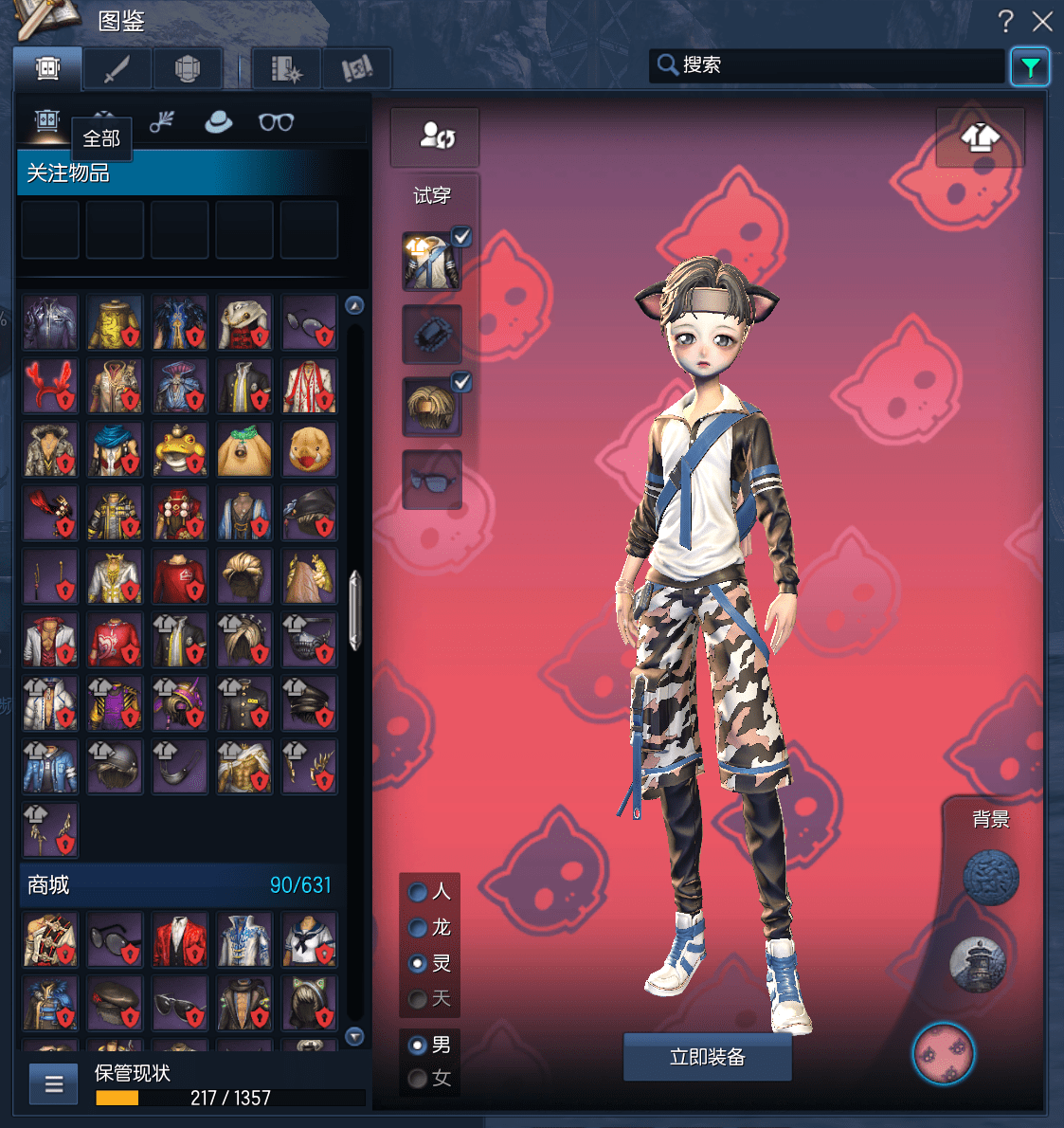Select the hat category filter
The width and height of the screenshot is (1064, 1128).
tap(218, 122)
